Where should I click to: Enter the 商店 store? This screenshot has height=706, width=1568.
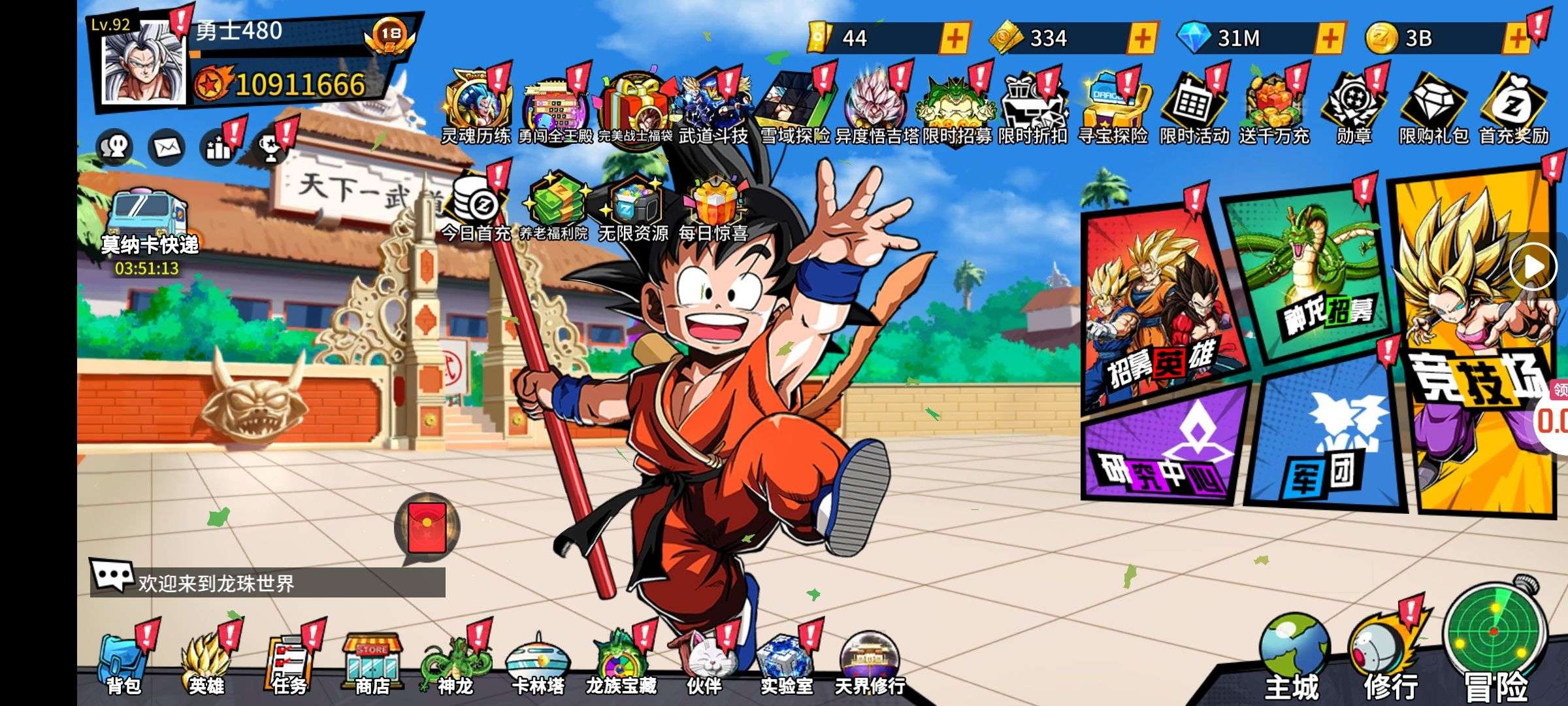pos(372,664)
